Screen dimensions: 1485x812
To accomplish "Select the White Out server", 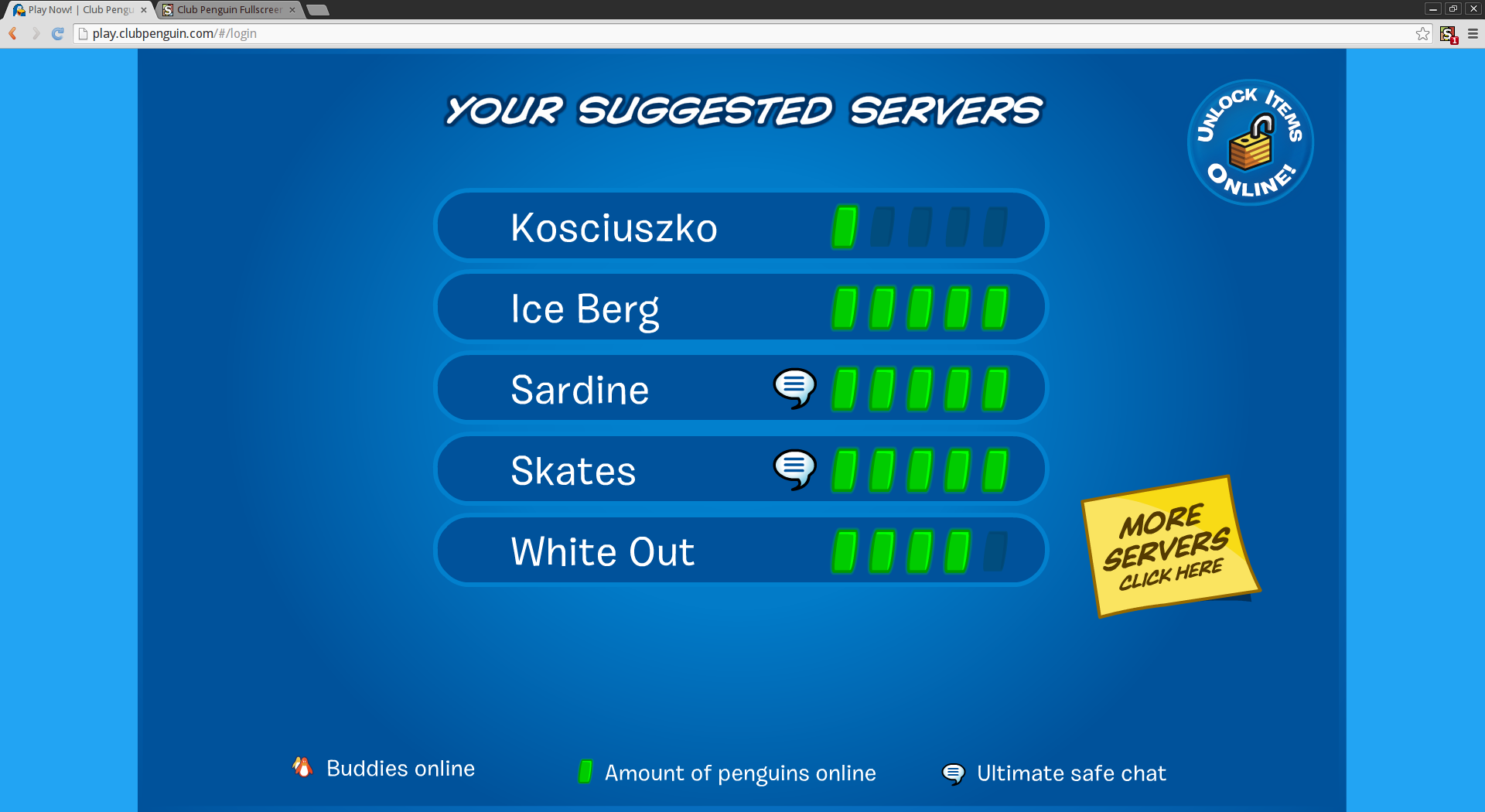I will (x=740, y=550).
